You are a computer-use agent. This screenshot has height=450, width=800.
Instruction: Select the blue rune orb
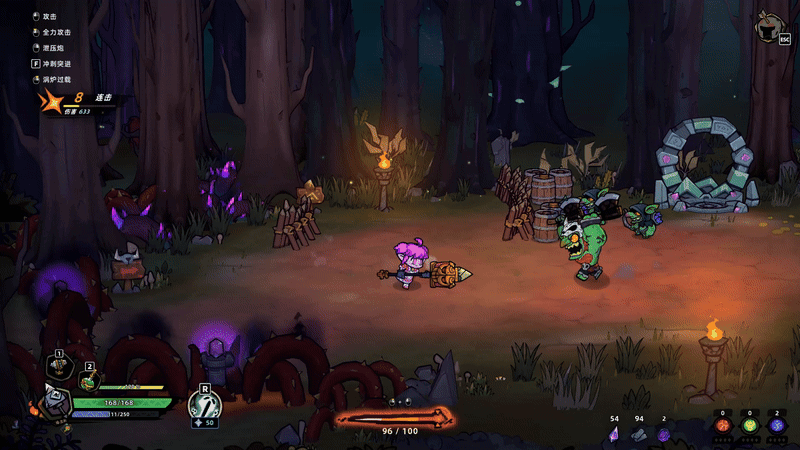[x=777, y=425]
